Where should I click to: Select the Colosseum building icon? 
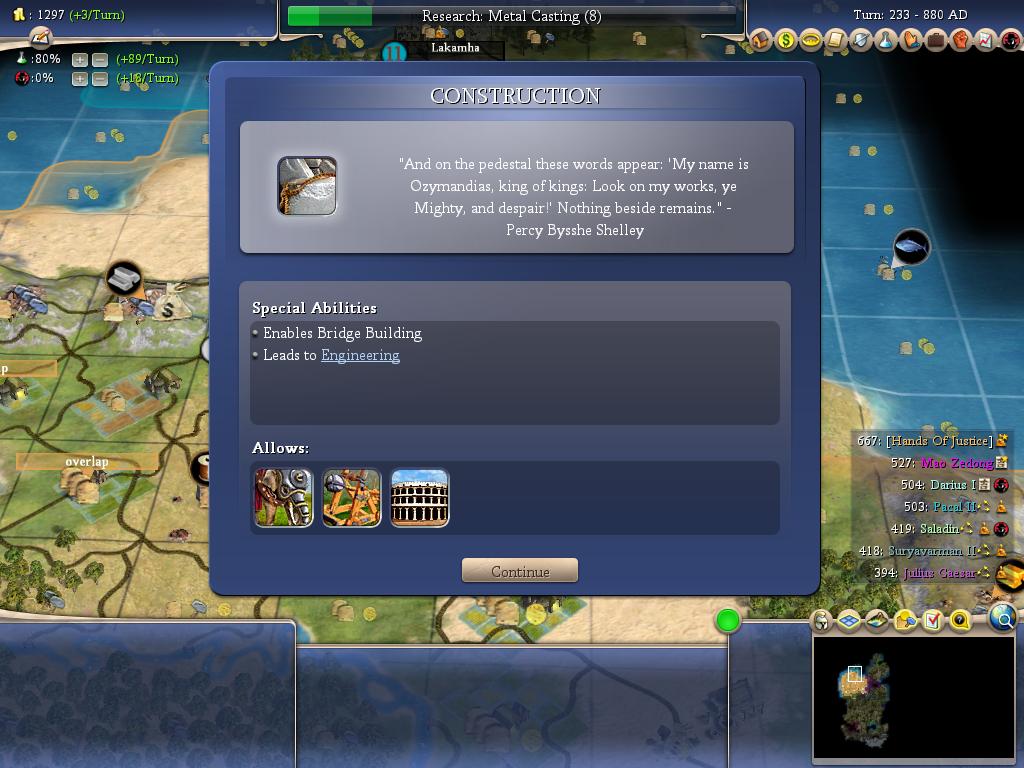(x=420, y=497)
